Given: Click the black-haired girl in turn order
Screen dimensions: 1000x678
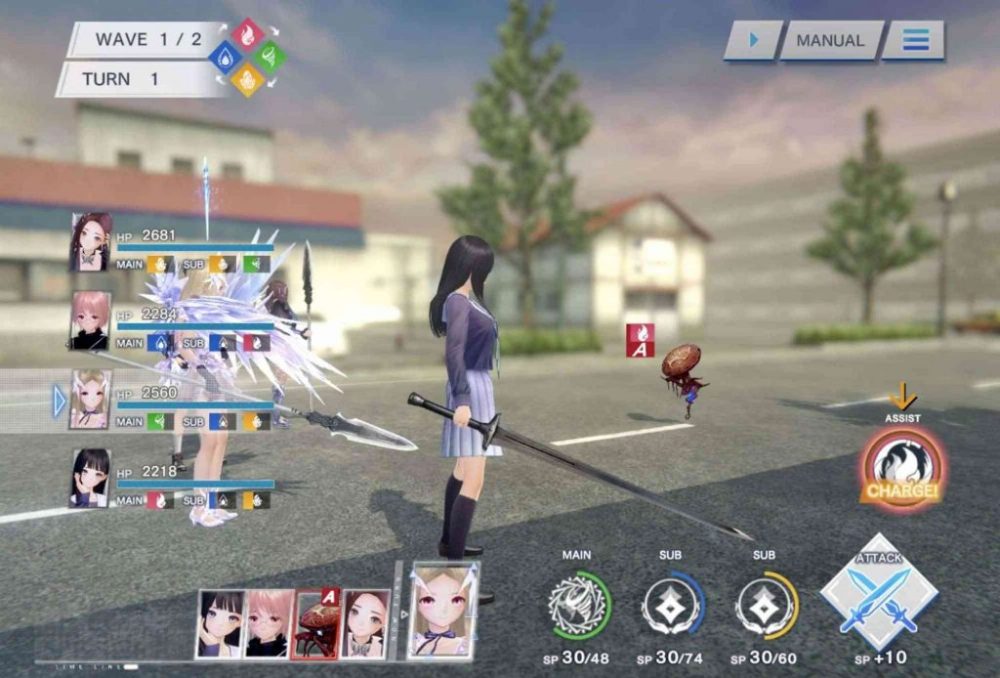Looking at the screenshot, I should [220, 623].
